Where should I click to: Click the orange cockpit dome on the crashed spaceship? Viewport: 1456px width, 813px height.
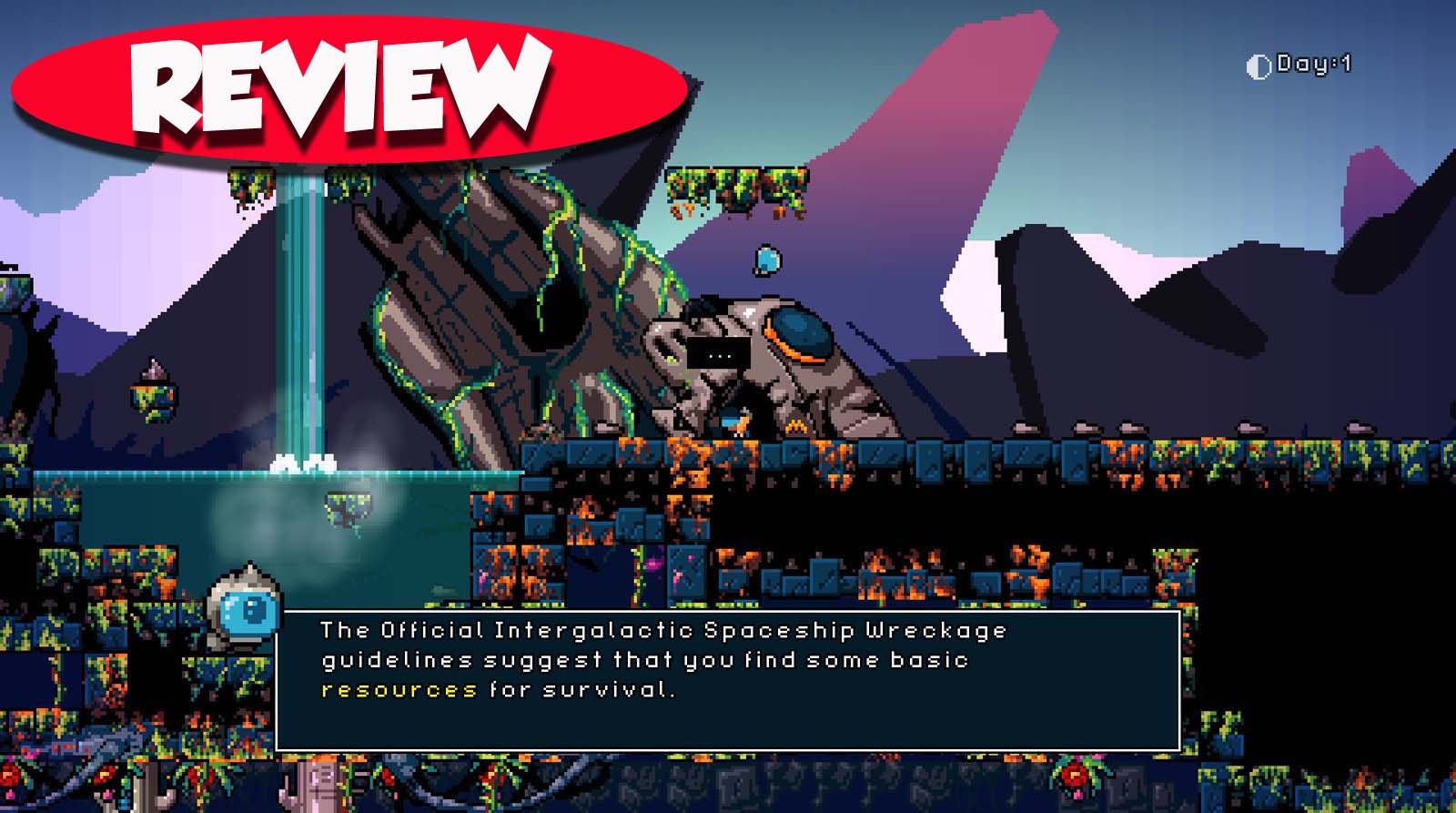[x=799, y=332]
